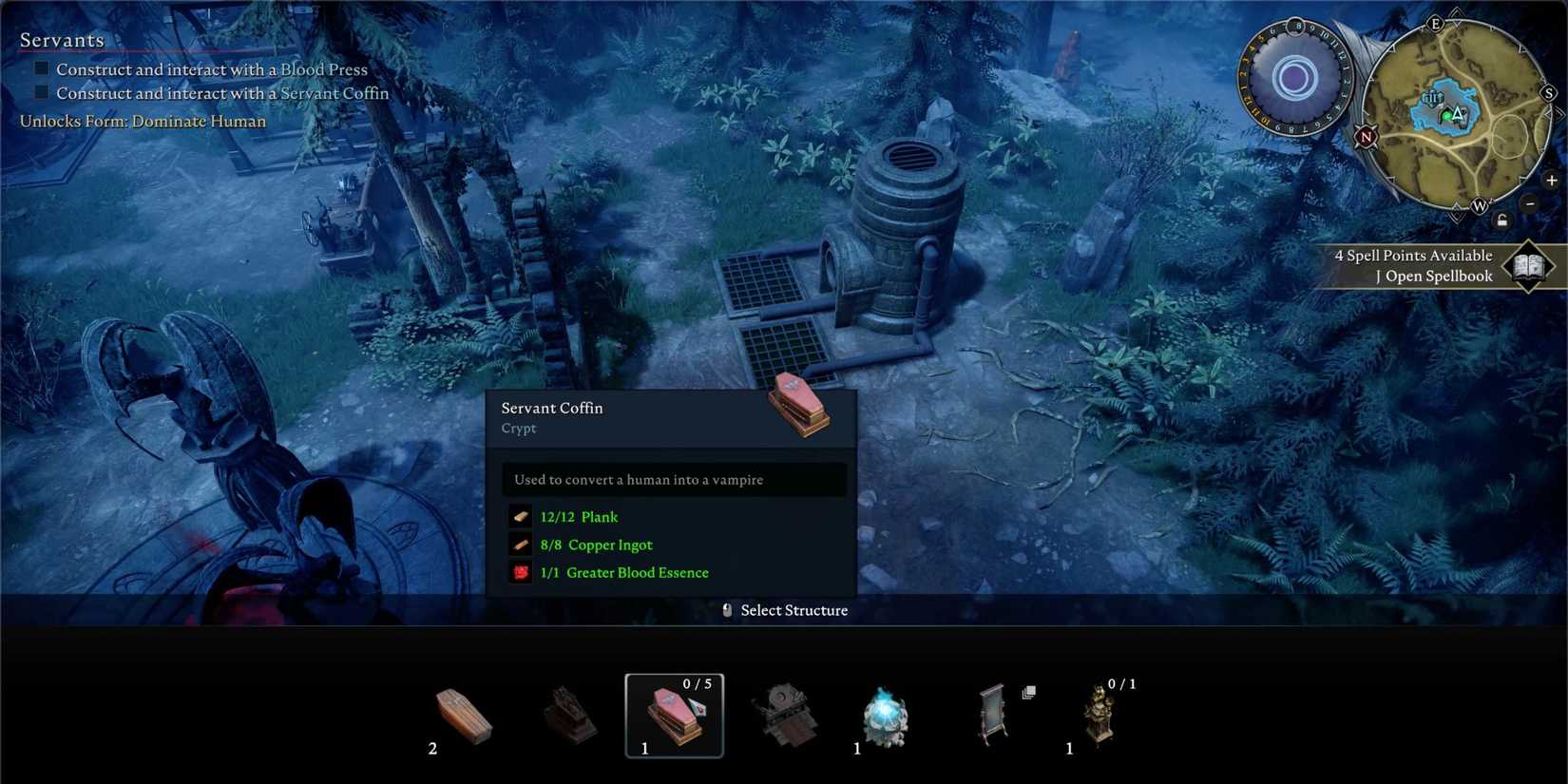Select the standing Mirror structure icon
Screen dimensions: 1568x784
(993, 713)
